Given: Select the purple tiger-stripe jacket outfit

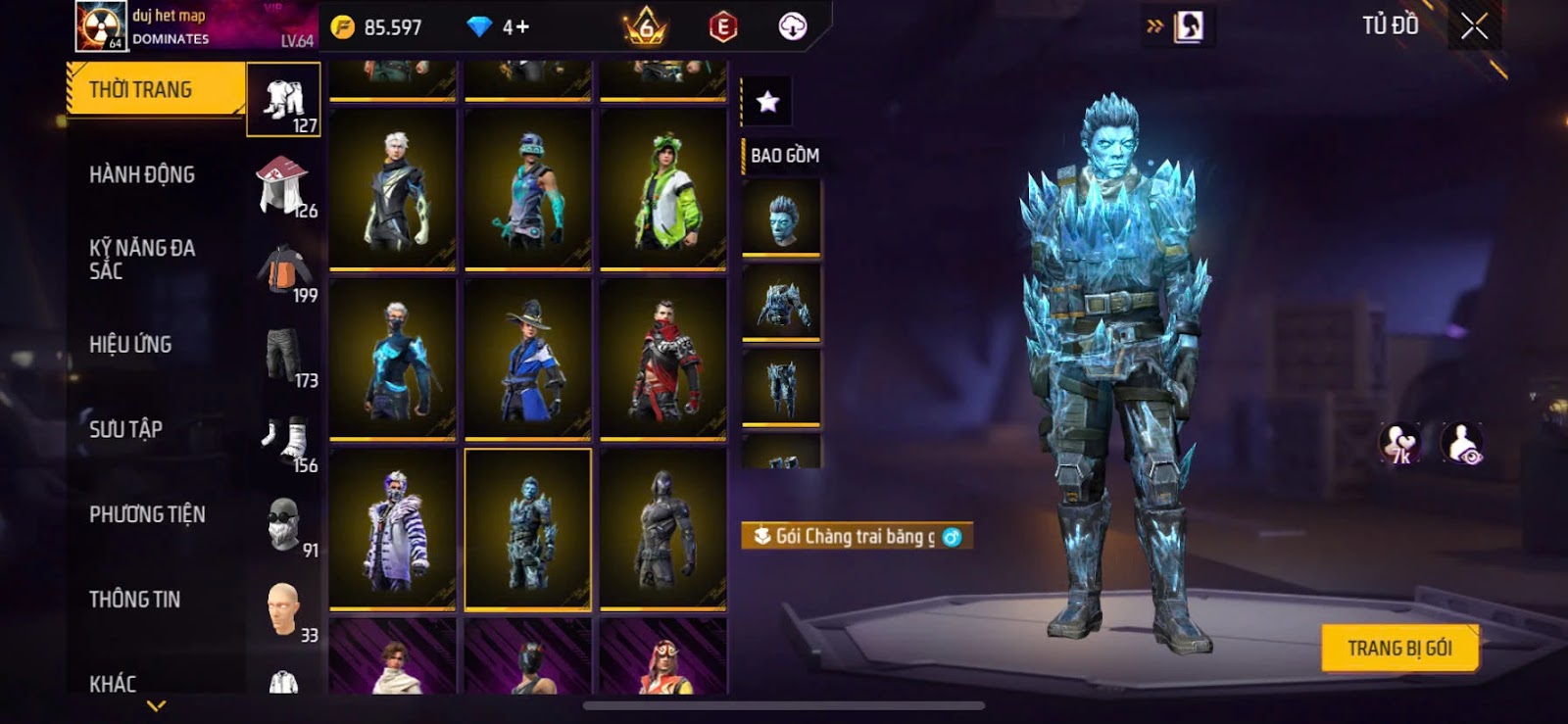Looking at the screenshot, I should click(392, 530).
